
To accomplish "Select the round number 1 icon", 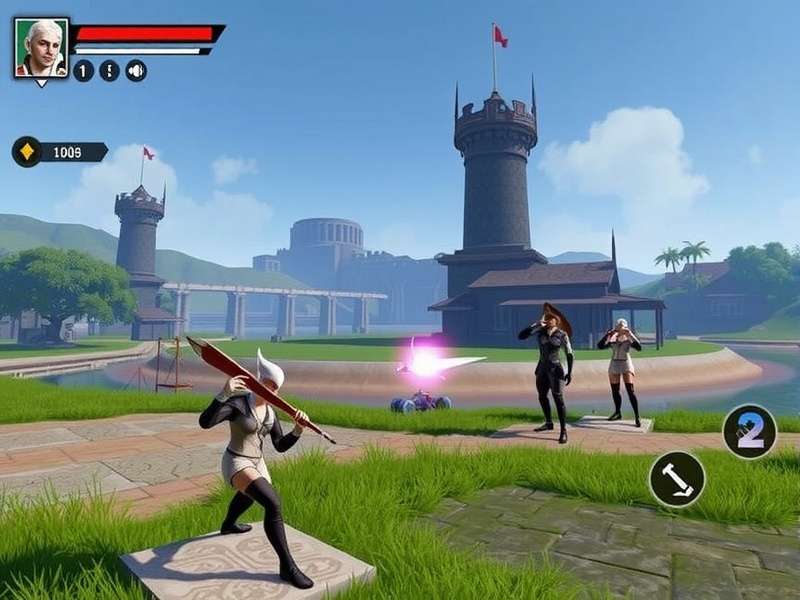I will click(x=83, y=71).
